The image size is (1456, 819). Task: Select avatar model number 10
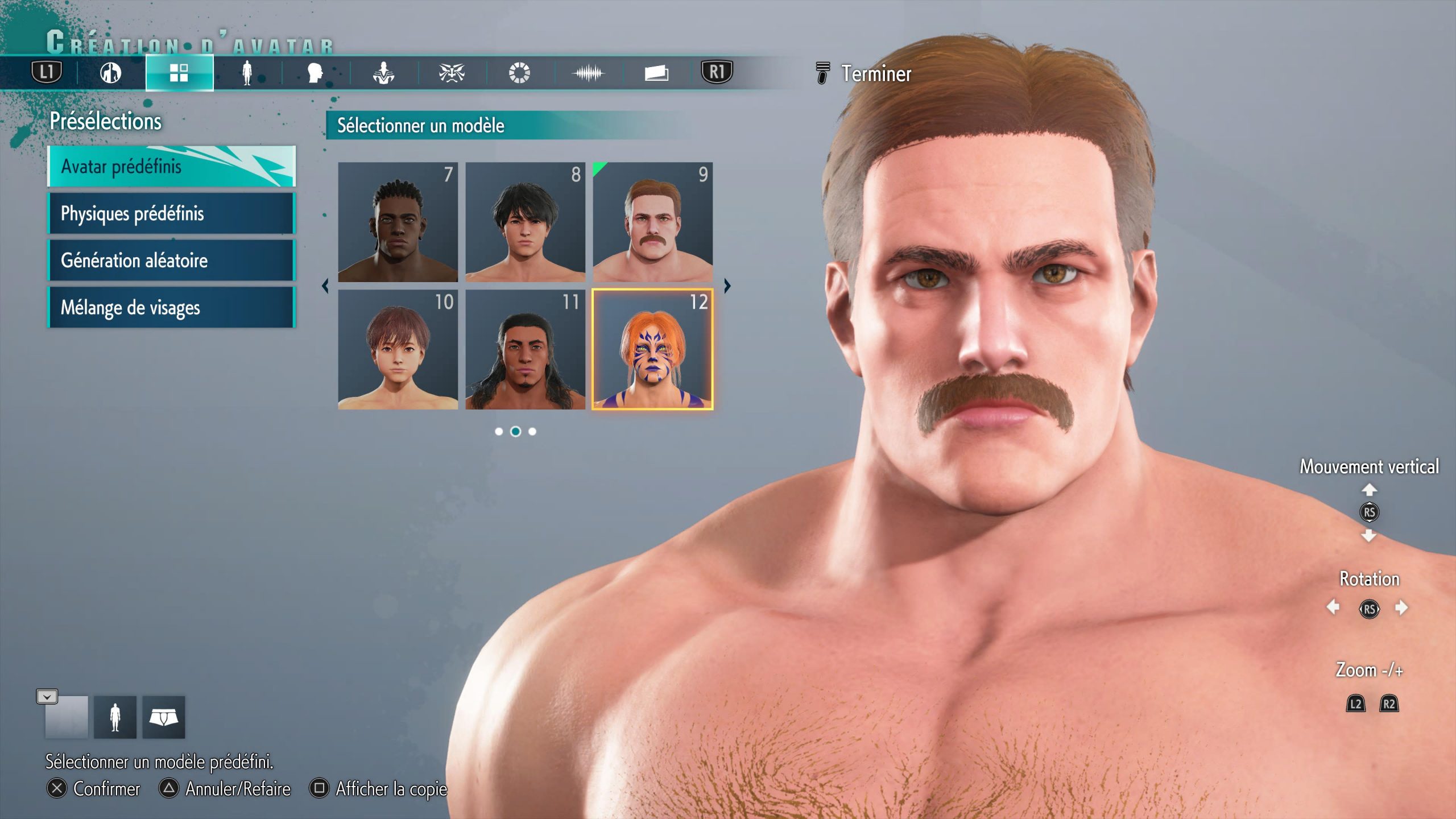398,349
